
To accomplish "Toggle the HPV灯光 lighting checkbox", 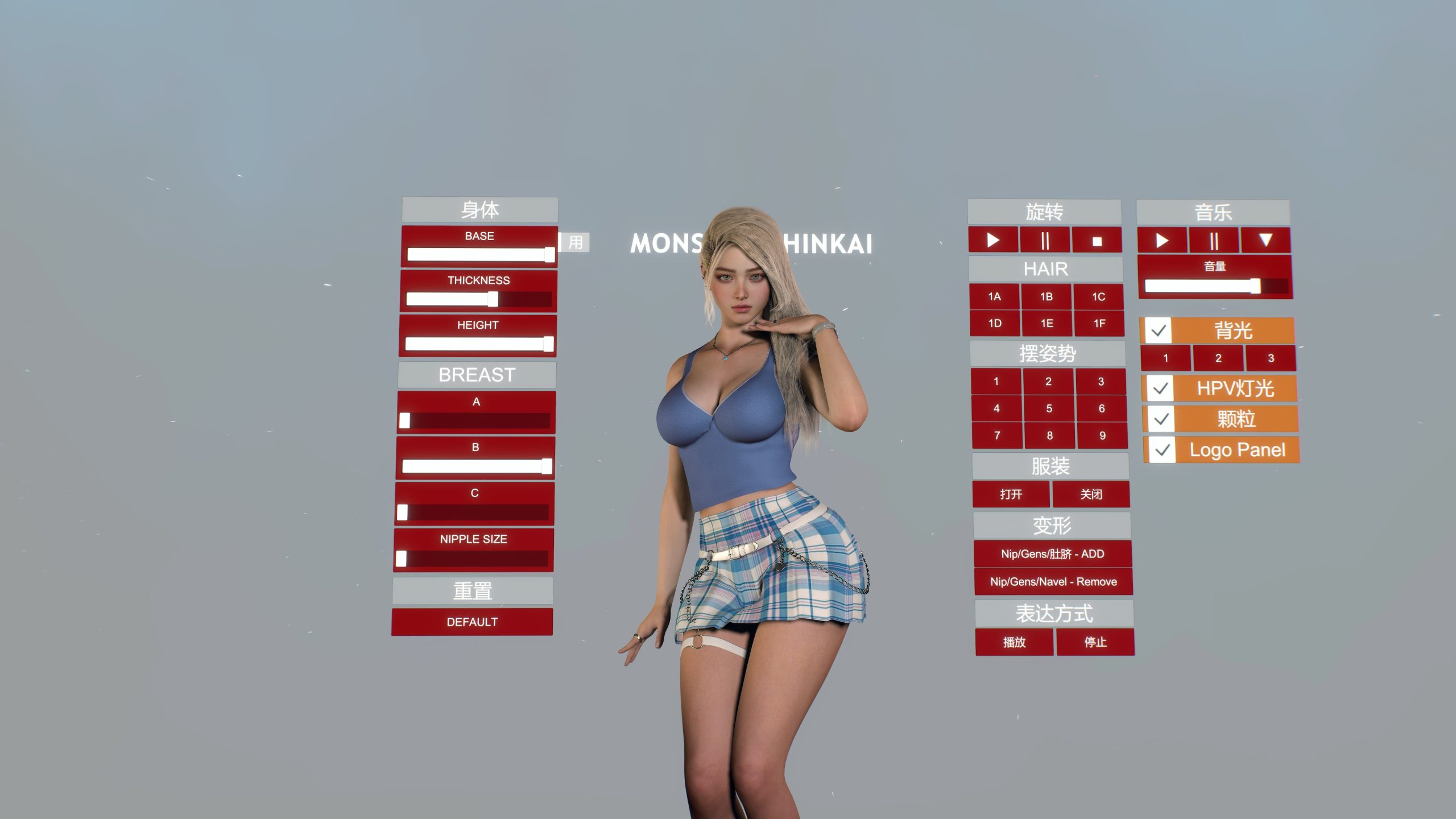I will [x=1160, y=388].
